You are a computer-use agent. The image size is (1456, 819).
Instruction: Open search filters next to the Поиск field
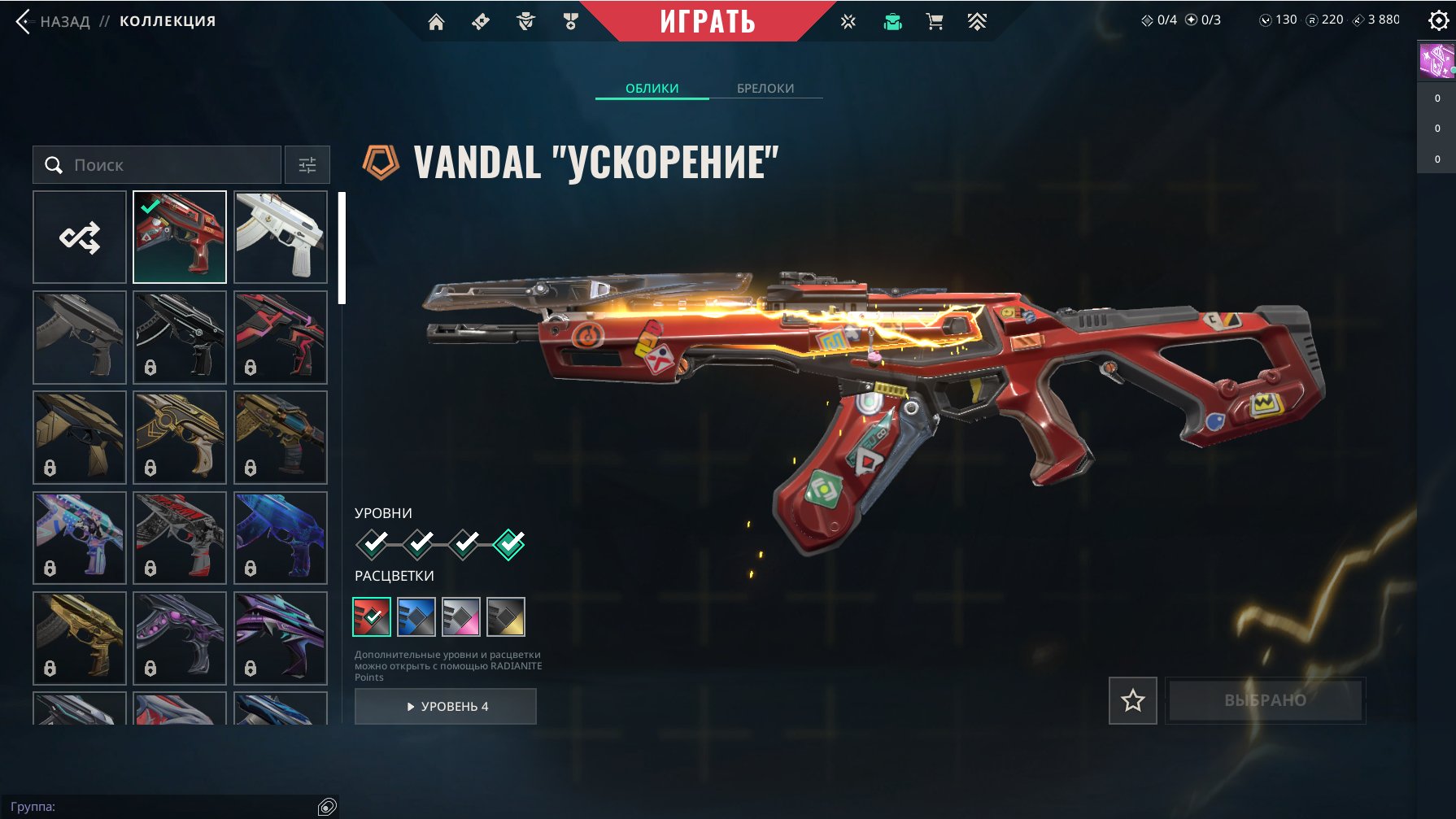click(x=307, y=164)
